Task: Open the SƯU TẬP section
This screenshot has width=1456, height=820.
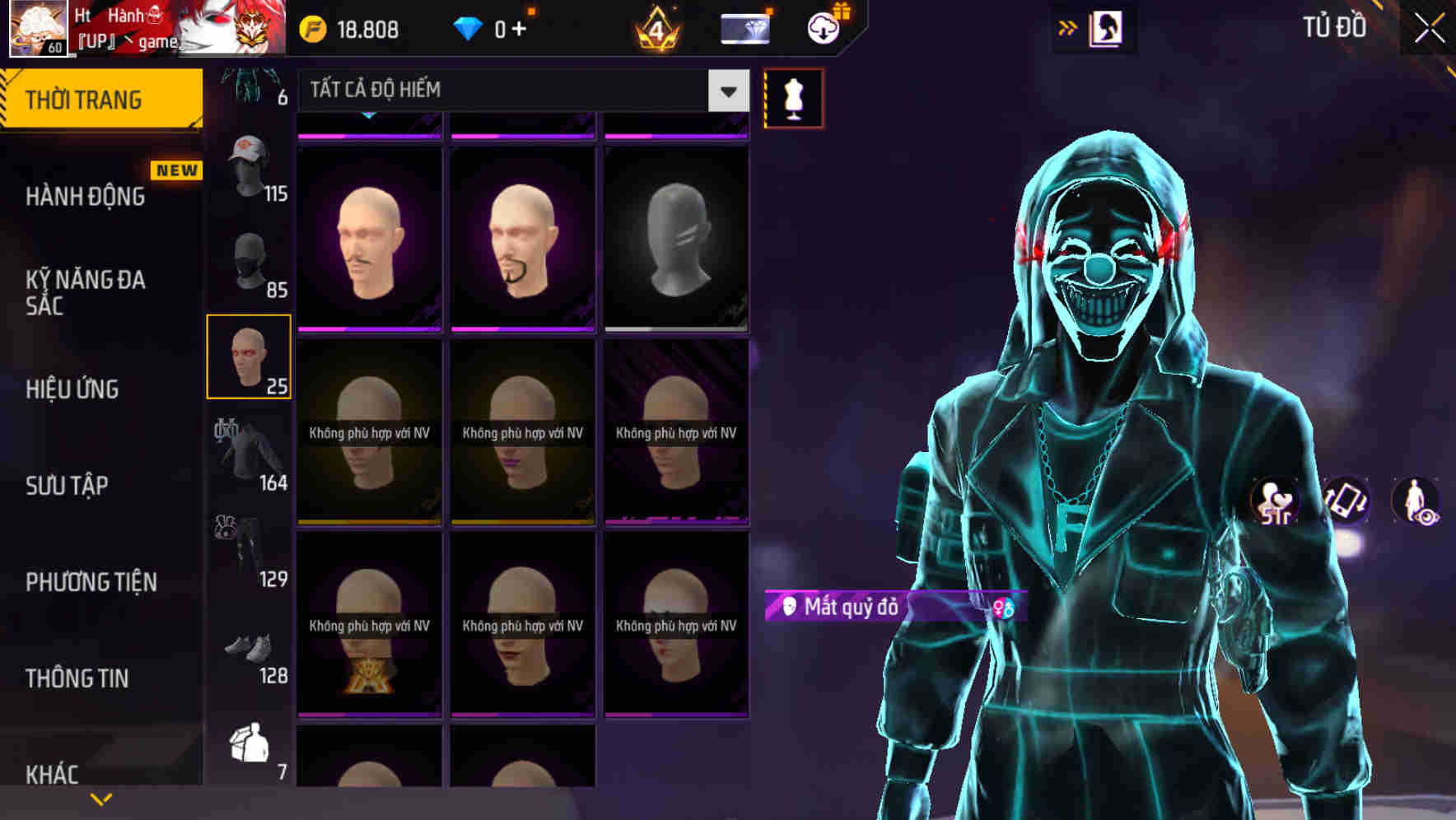Action: point(66,486)
